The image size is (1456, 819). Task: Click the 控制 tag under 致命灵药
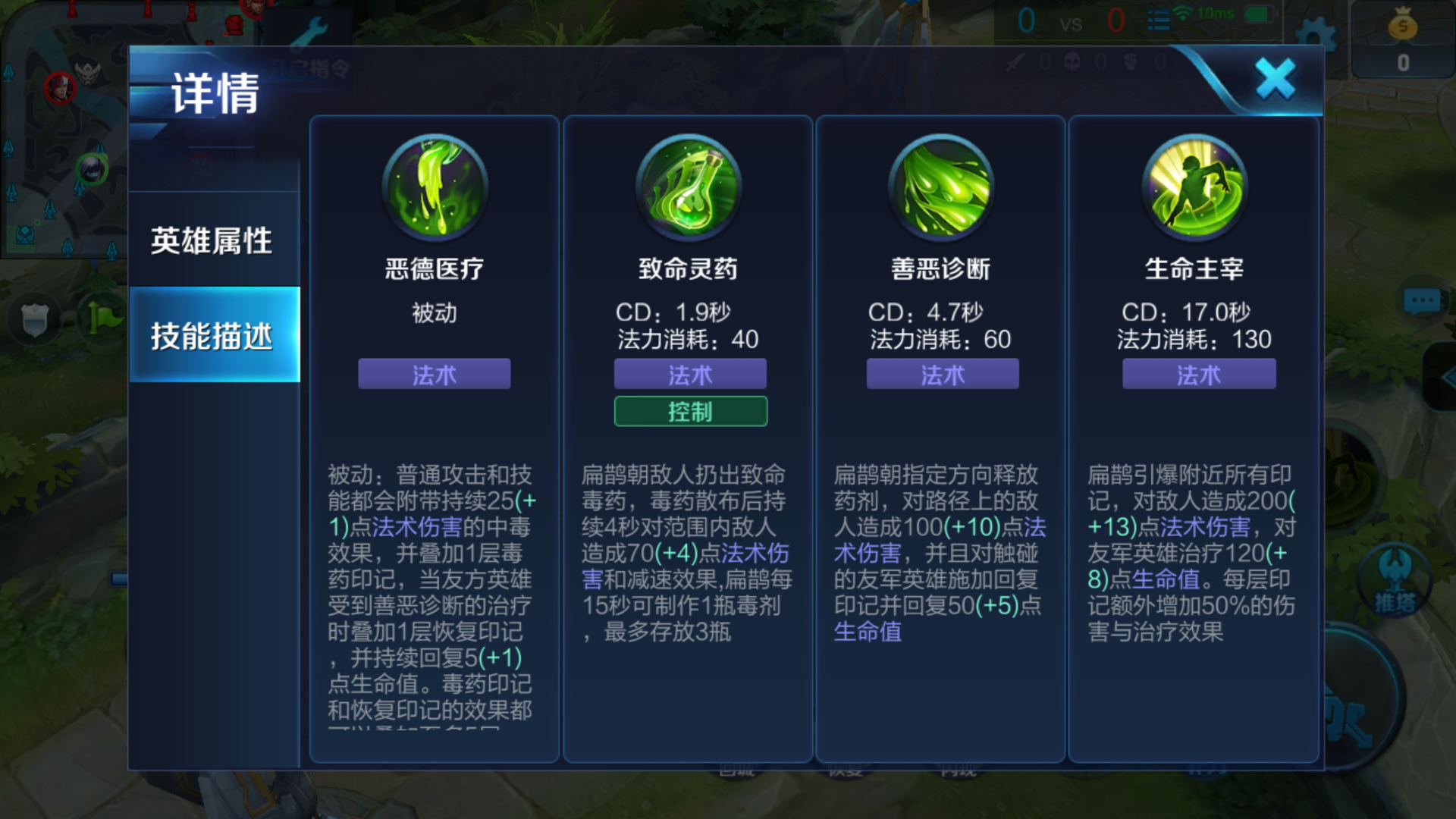pyautogui.click(x=689, y=411)
